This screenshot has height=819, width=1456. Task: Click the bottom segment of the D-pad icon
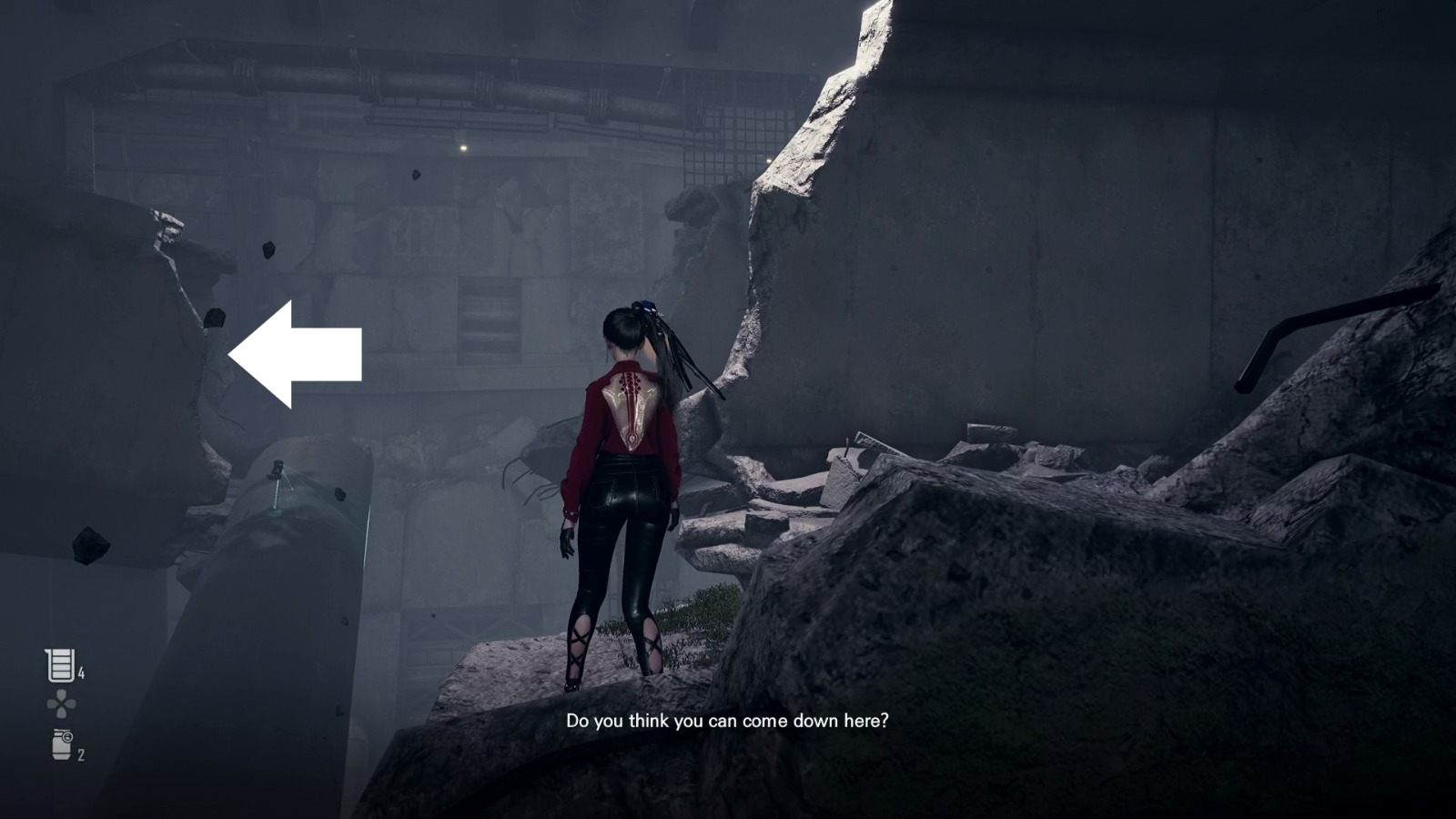(62, 713)
